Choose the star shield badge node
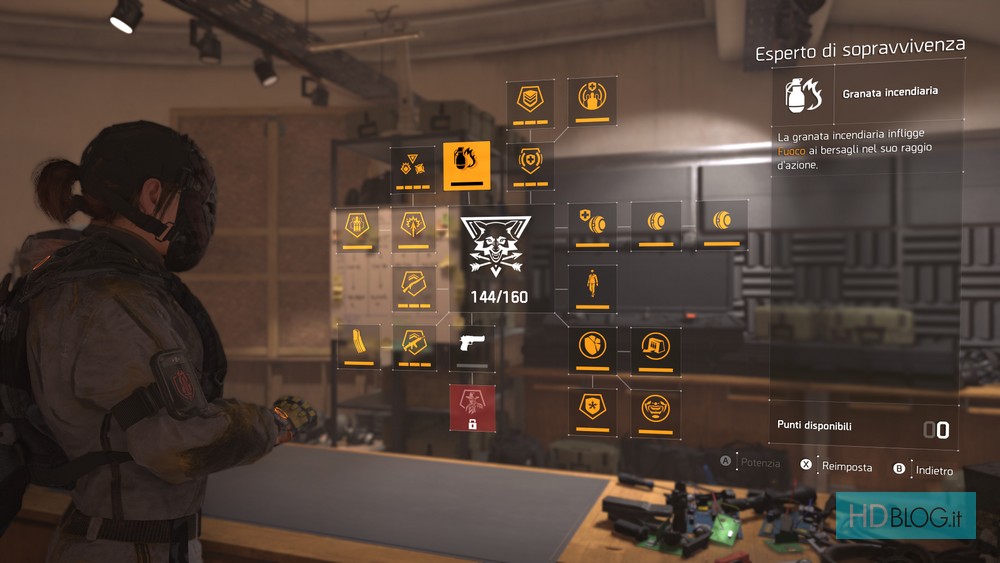The image size is (1000, 563). coord(593,412)
